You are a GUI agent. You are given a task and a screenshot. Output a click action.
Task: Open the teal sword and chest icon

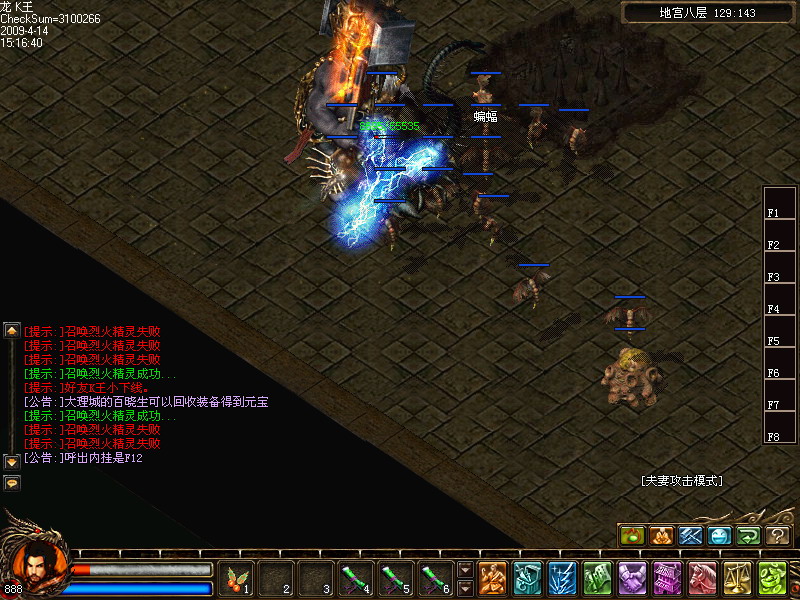(527, 578)
